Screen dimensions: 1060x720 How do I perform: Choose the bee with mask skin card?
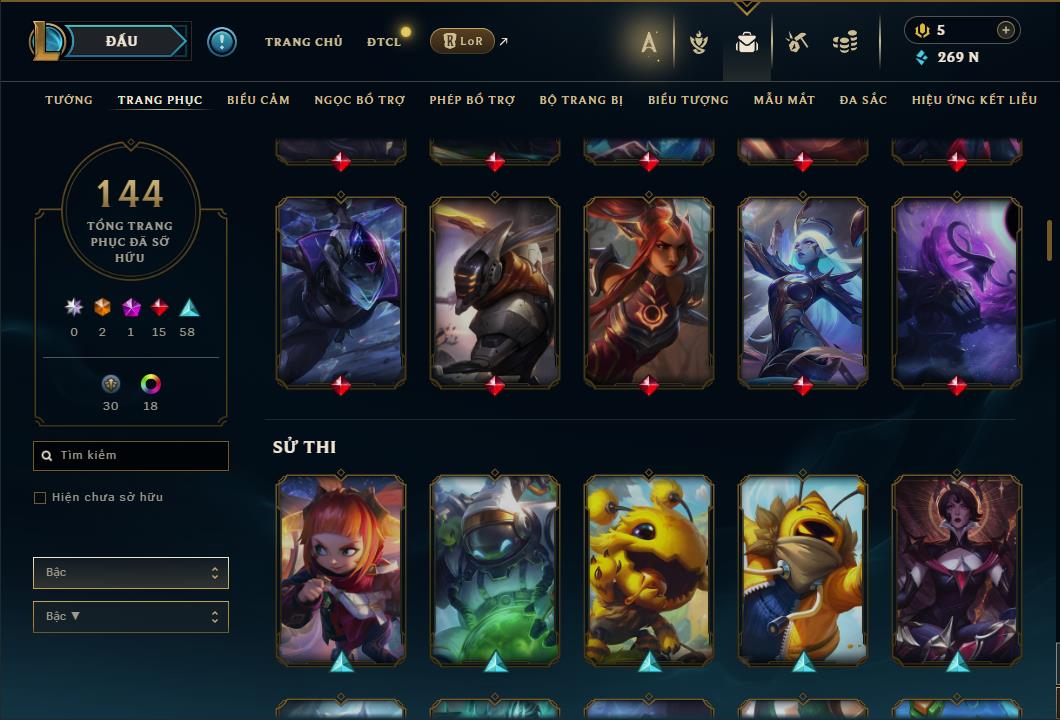(803, 568)
